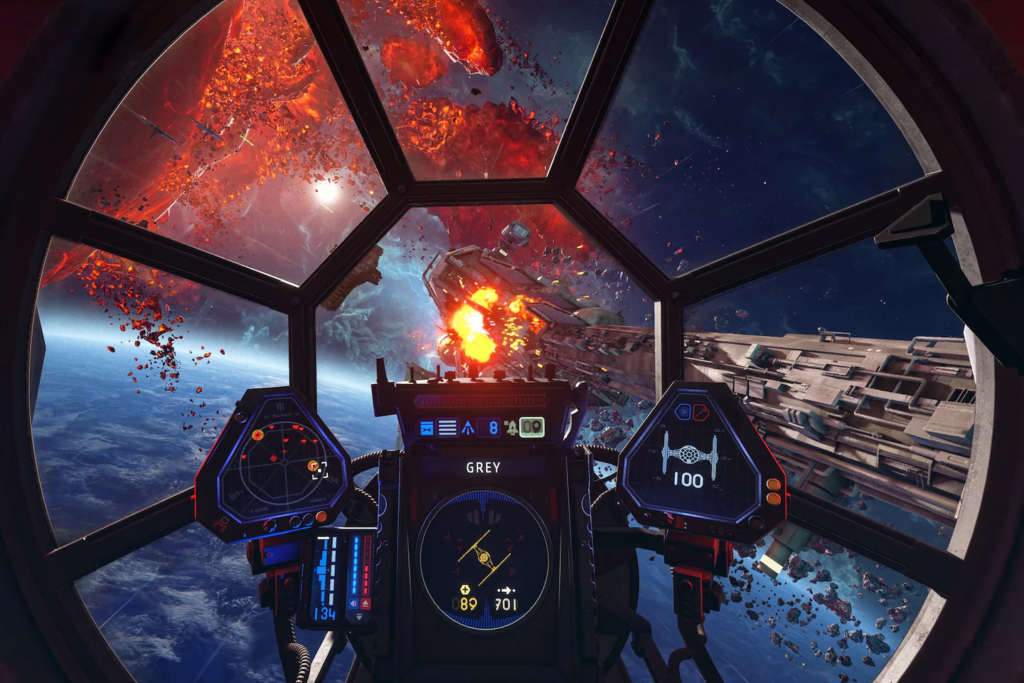
Task: Choose the blue missile icon
Action: 468,428
